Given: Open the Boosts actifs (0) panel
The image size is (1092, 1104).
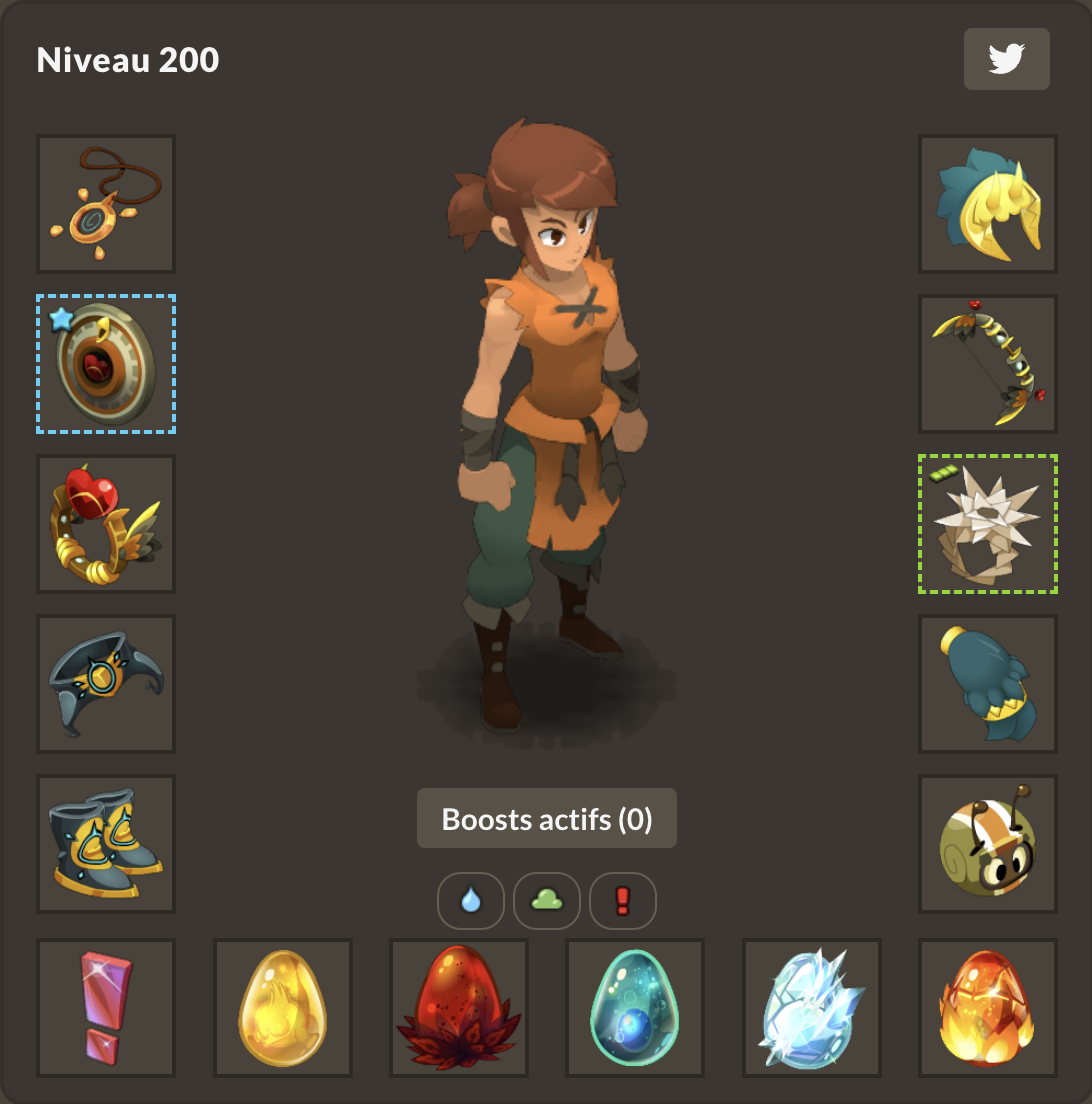Looking at the screenshot, I should tap(547, 819).
